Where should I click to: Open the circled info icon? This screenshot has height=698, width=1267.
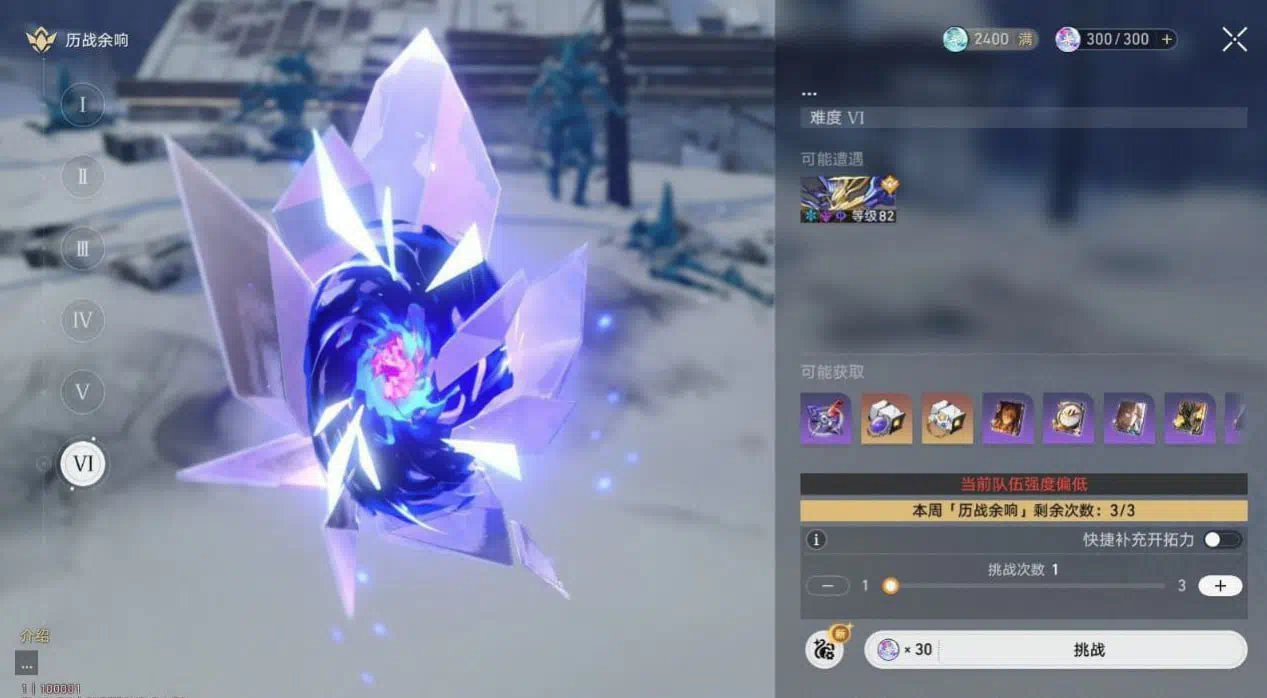[816, 540]
